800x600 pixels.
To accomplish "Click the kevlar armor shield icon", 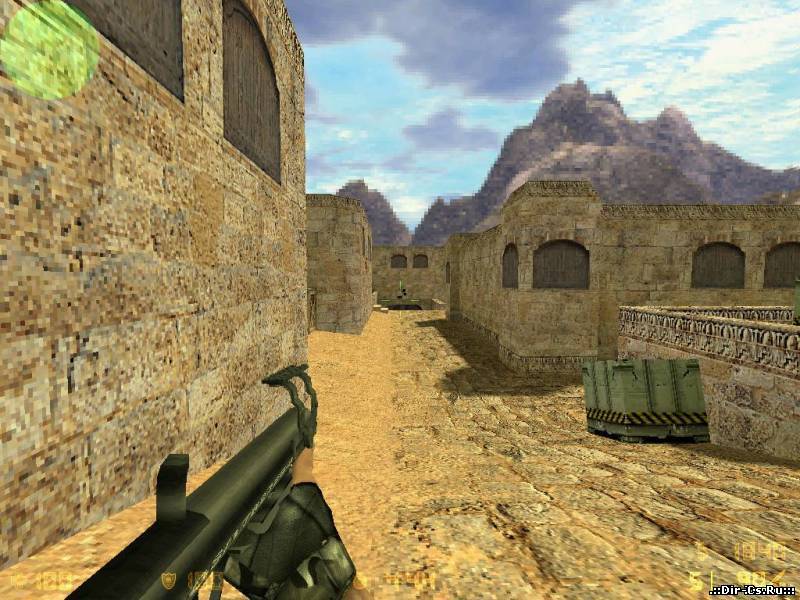I will click(169, 580).
